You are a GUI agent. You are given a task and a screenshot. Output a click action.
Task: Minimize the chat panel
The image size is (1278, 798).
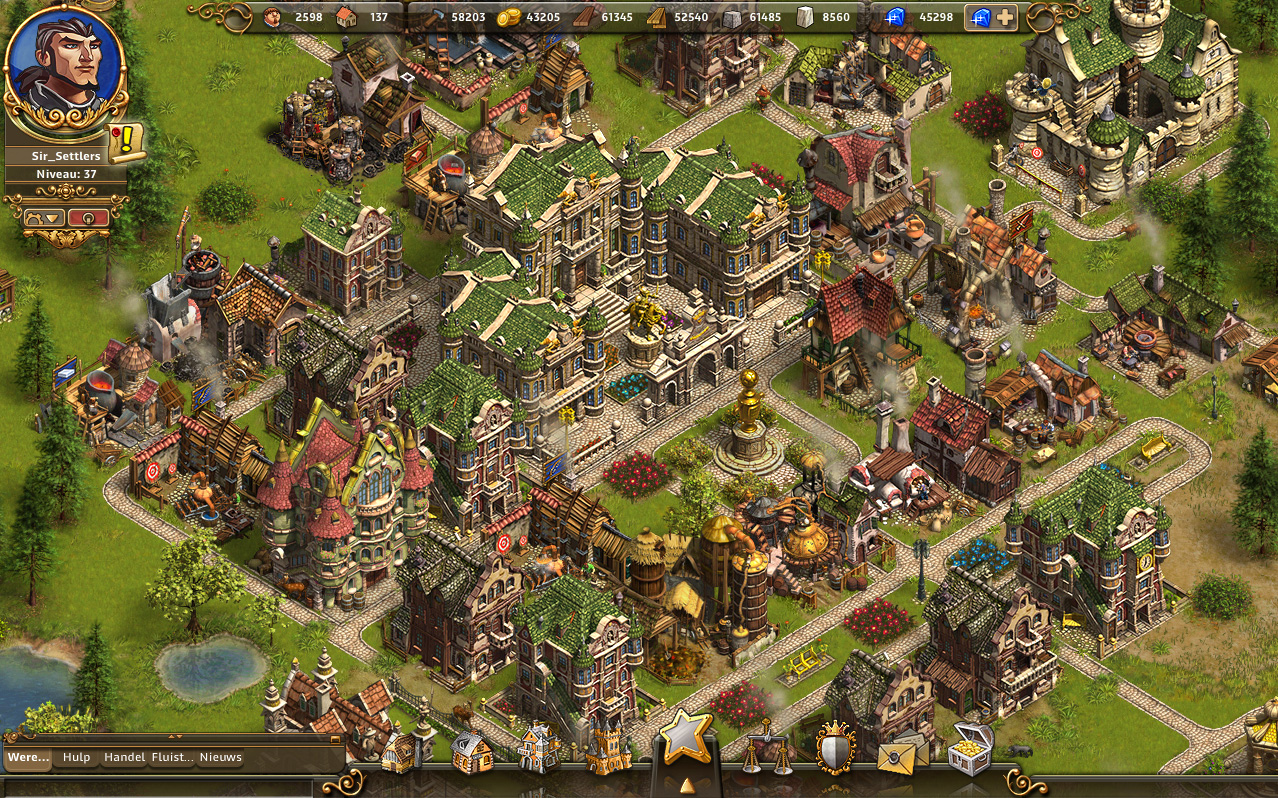pos(336,741)
